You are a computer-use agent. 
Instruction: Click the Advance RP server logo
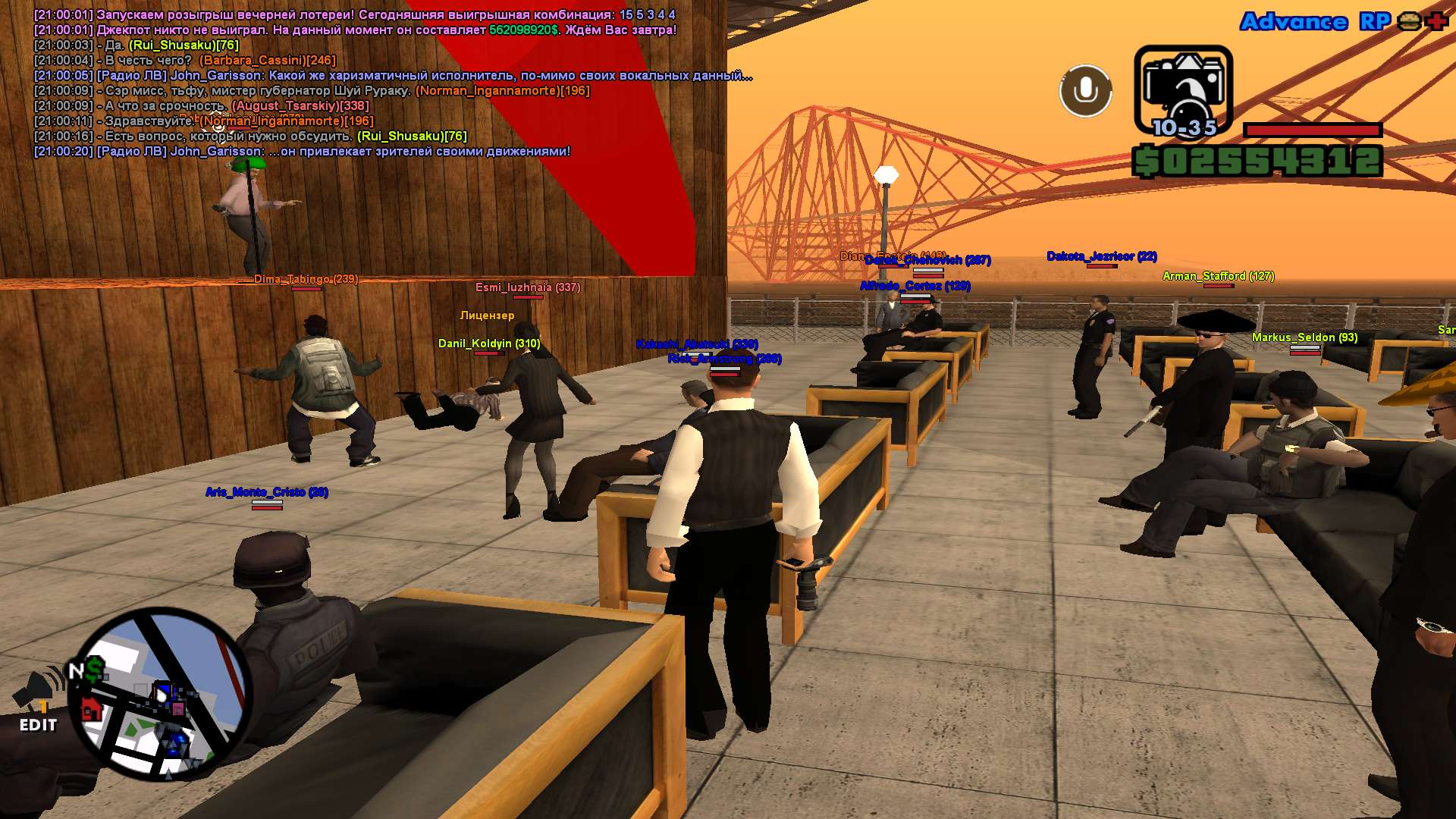1315,21
